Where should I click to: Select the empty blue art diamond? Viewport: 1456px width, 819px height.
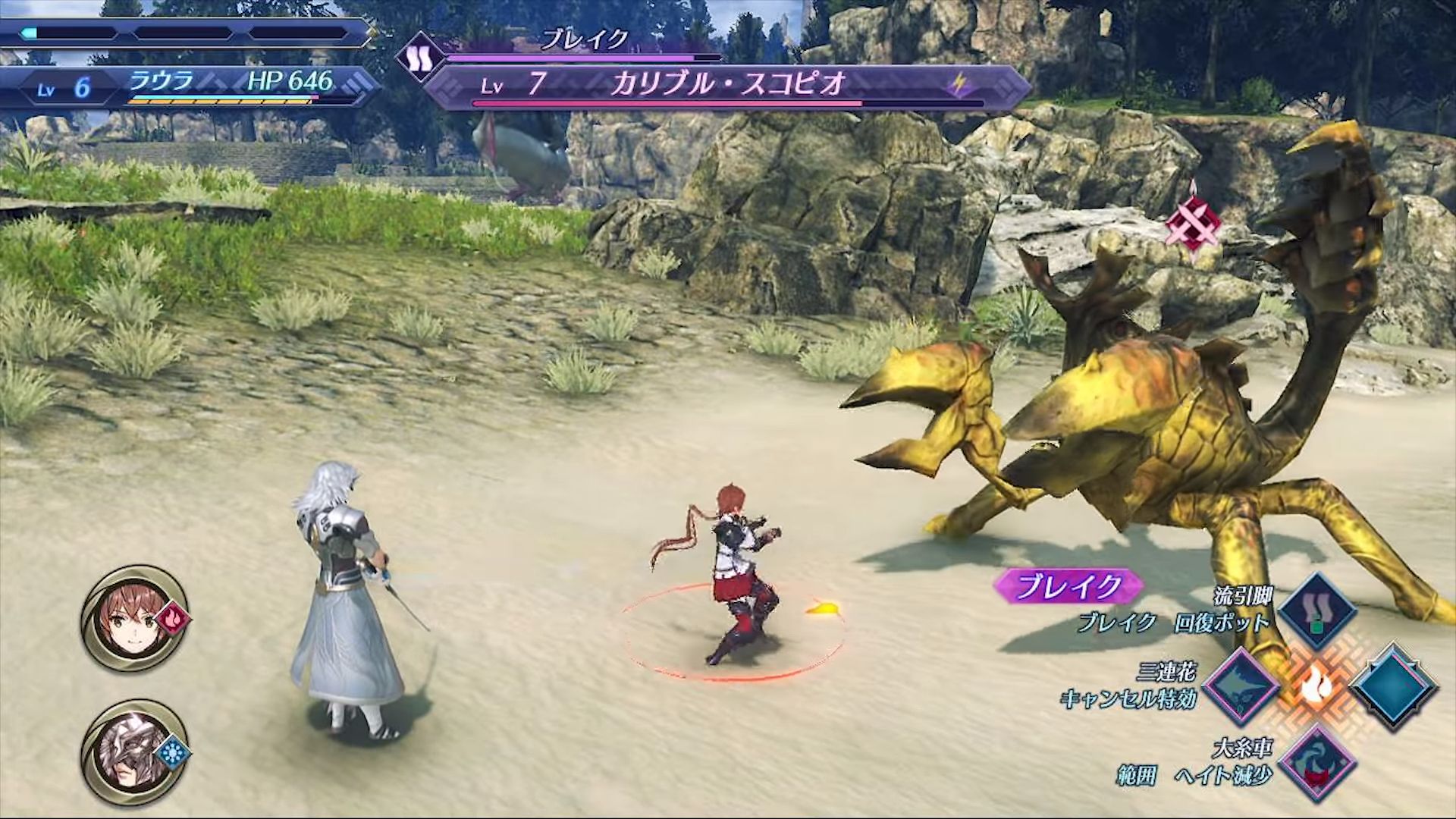[x=1394, y=687]
